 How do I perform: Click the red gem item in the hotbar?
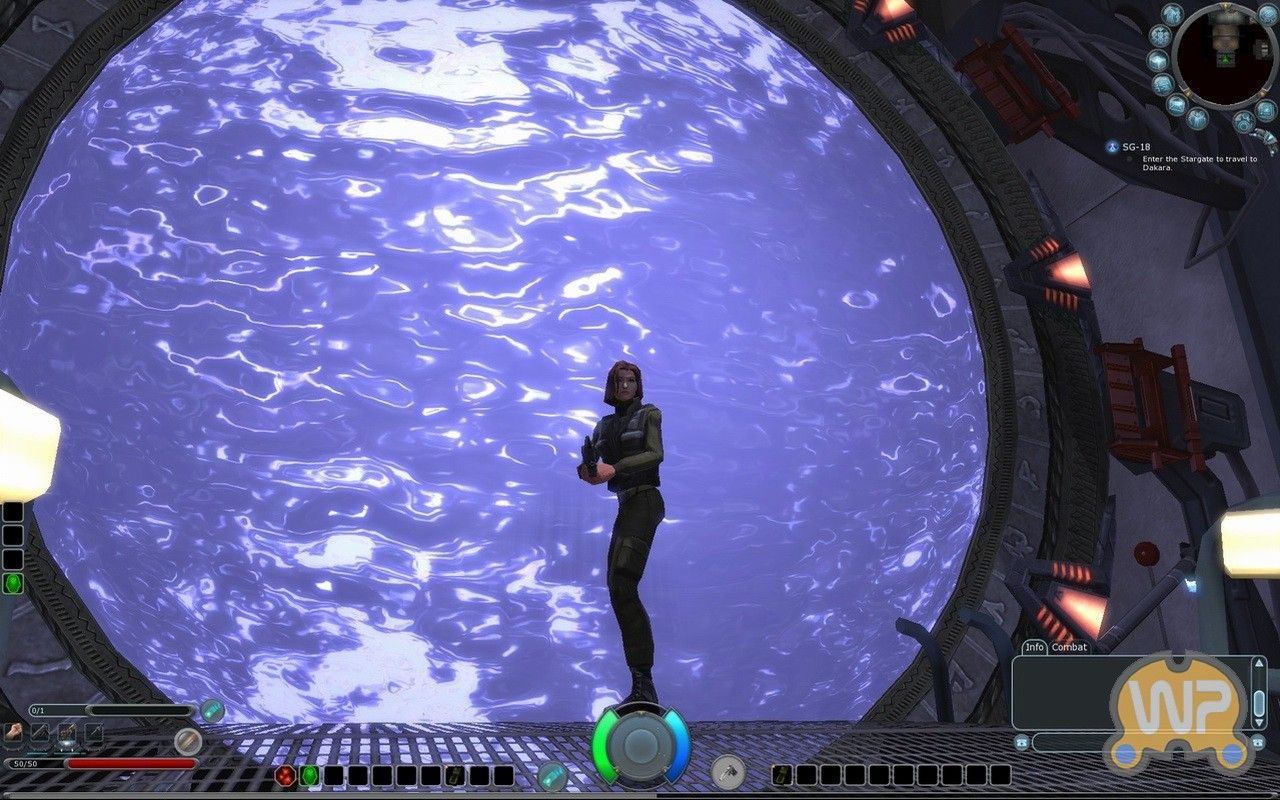tap(285, 777)
